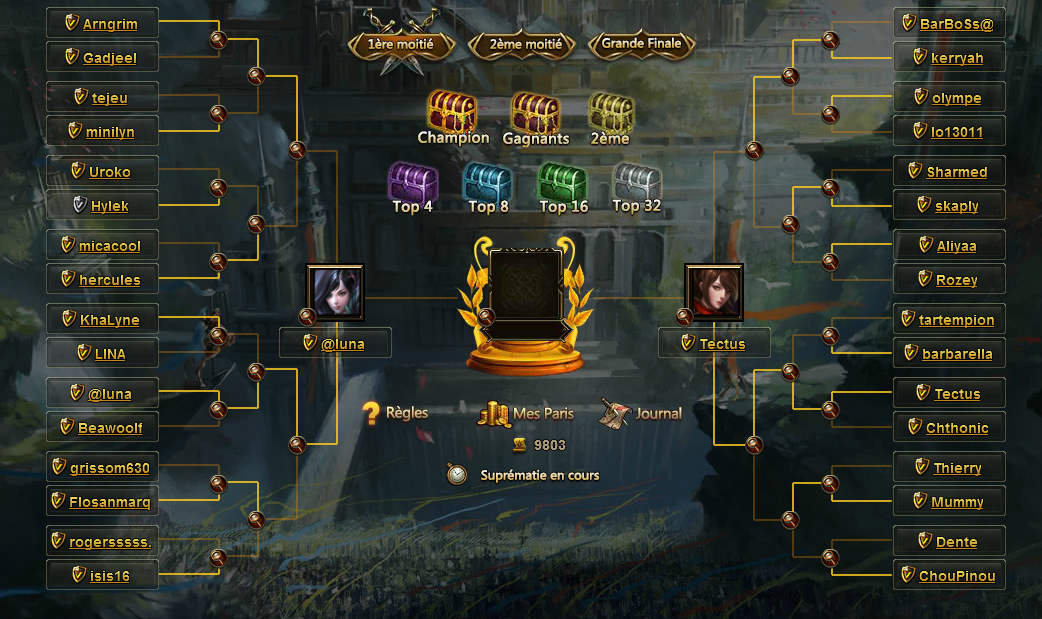Check the green Top 16 chest

tap(563, 183)
